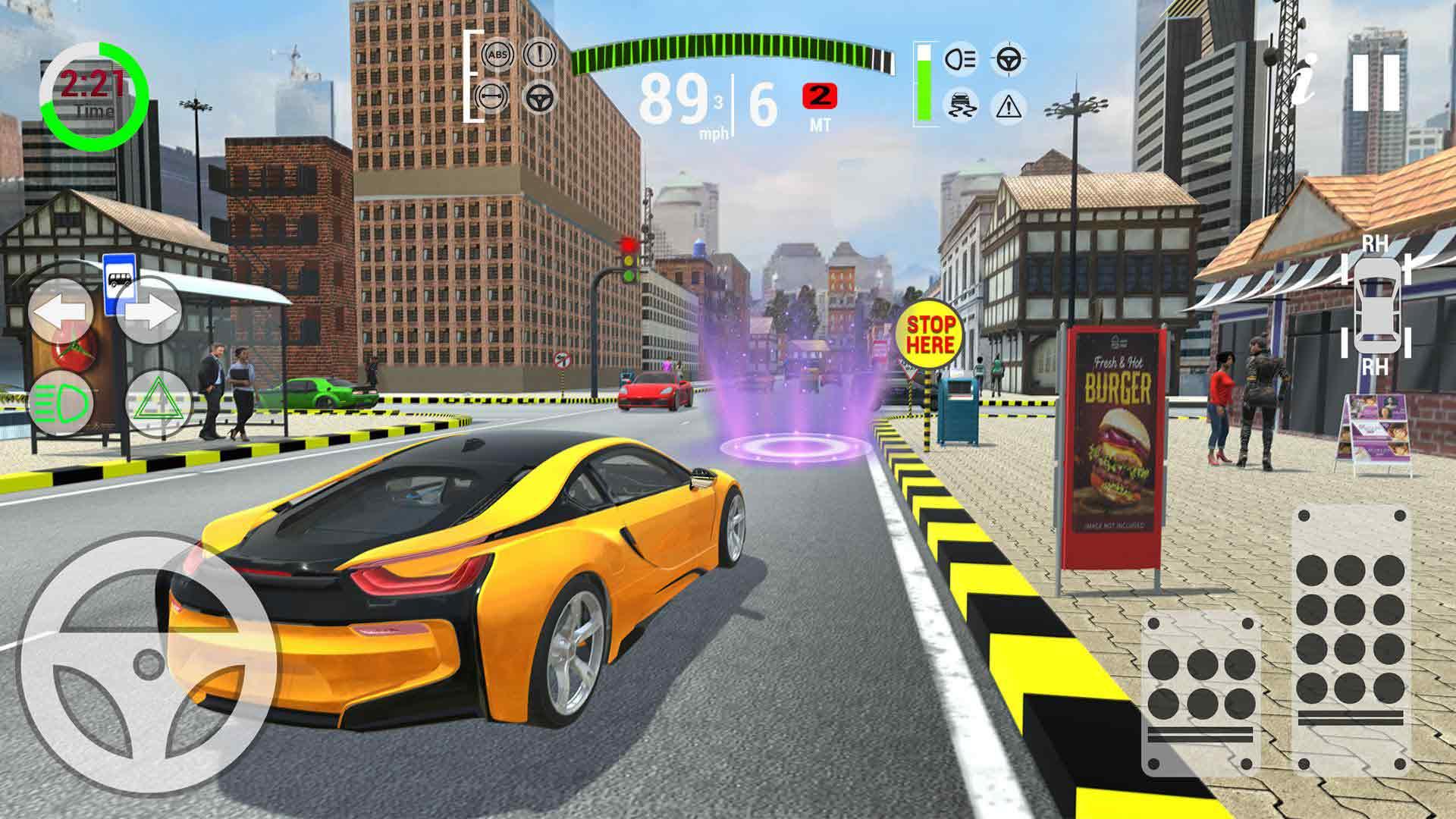Click the traction control skid icon
The width and height of the screenshot is (1456, 819).
(959, 104)
